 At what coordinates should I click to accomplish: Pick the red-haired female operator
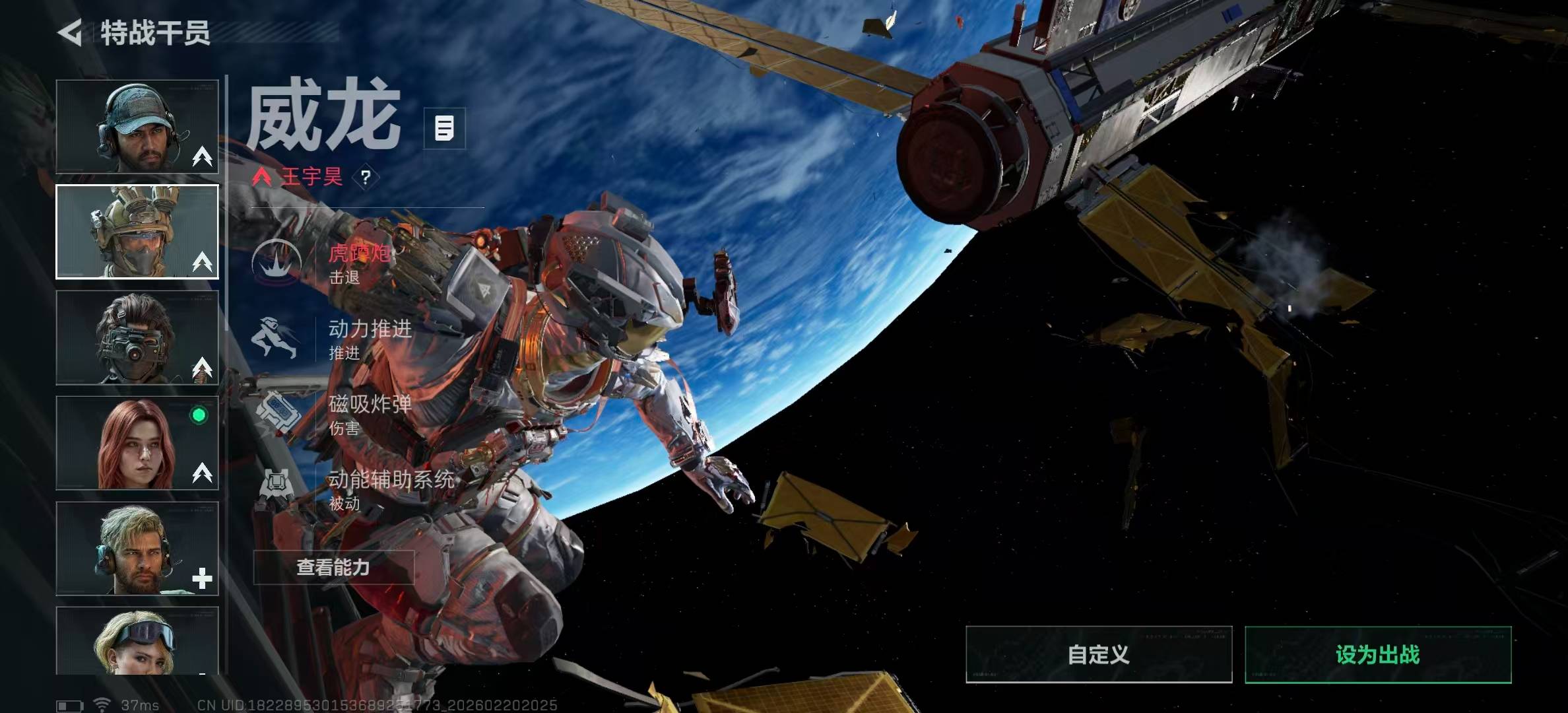[x=137, y=443]
